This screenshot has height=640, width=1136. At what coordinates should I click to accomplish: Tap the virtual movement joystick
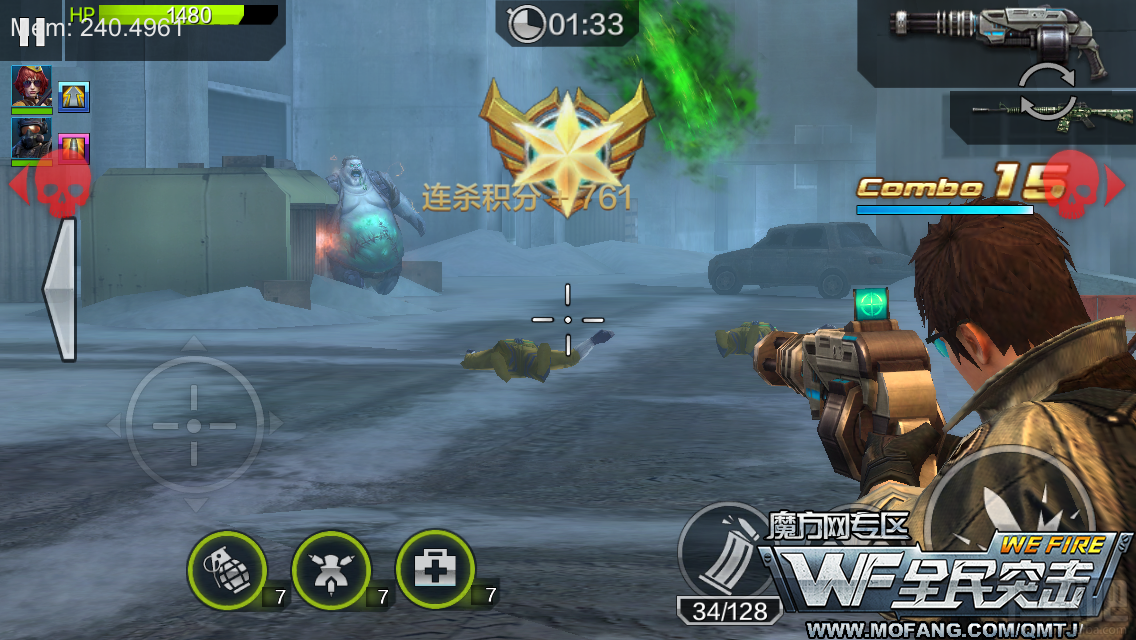click(x=194, y=425)
